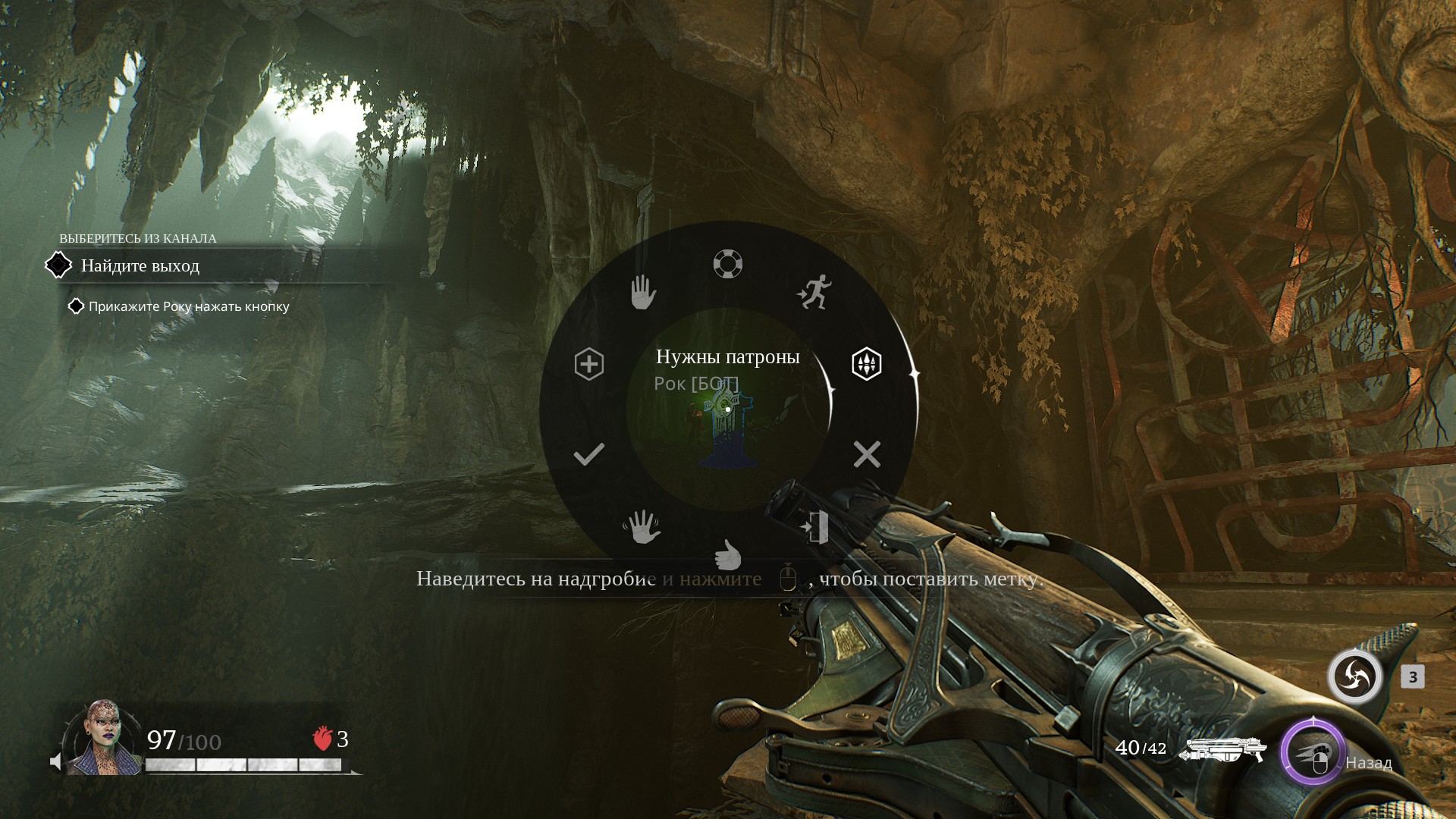1456x819 pixels.
Task: Activate the spiral blade ability icon
Action: pos(1355,676)
